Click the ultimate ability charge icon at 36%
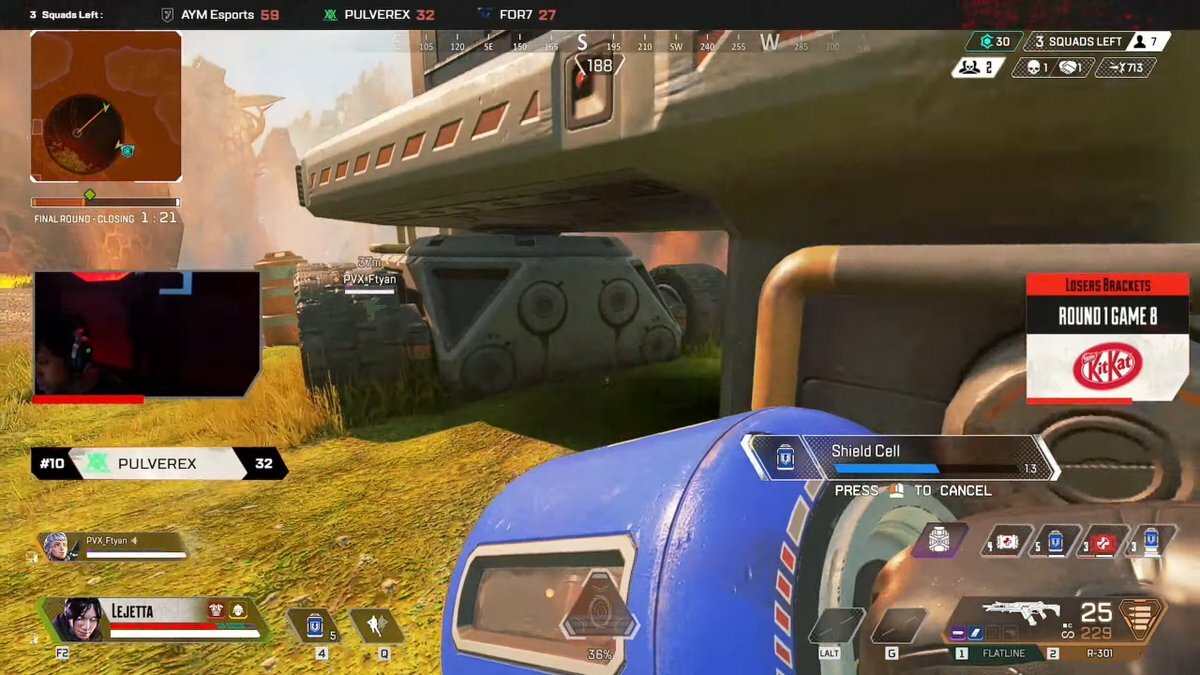This screenshot has height=675, width=1200. 599,611
